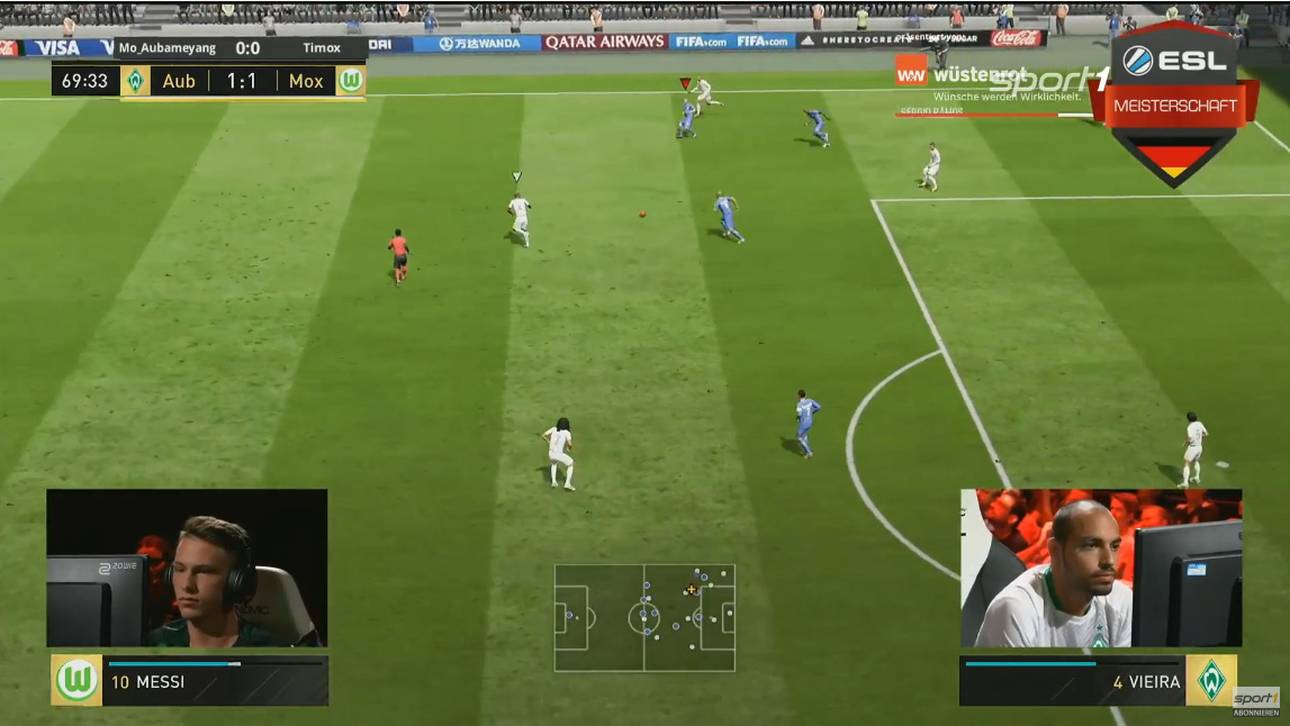The image size is (1290, 726).
Task: Click the Wolfsburg club logo beside Mox
Action: click(x=350, y=81)
